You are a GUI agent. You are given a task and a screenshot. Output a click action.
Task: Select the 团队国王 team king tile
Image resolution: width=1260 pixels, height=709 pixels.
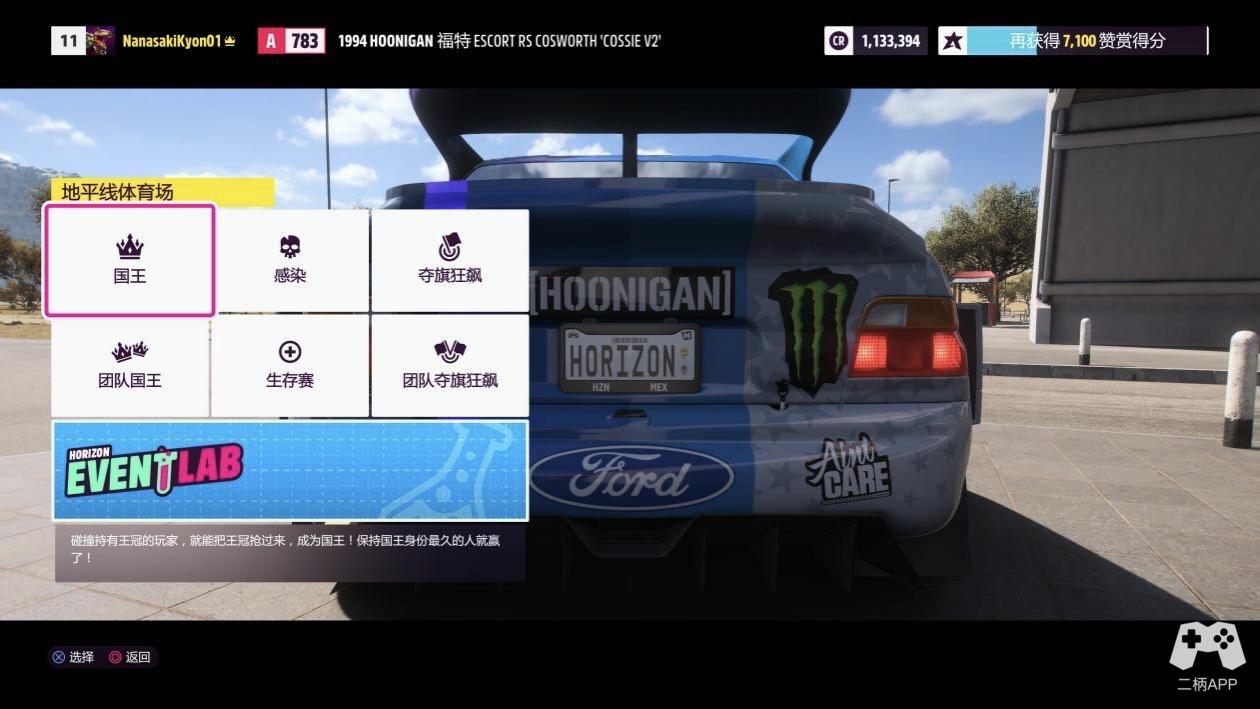pyautogui.click(x=129, y=366)
